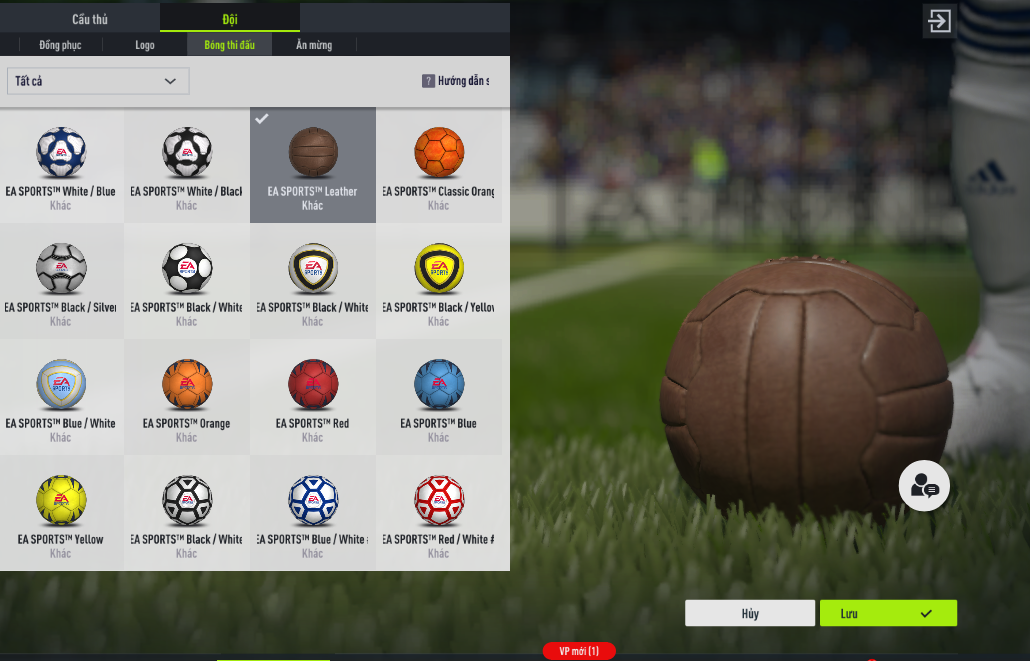Click the exit icon in top corner
The height and width of the screenshot is (661, 1030).
[x=939, y=21]
